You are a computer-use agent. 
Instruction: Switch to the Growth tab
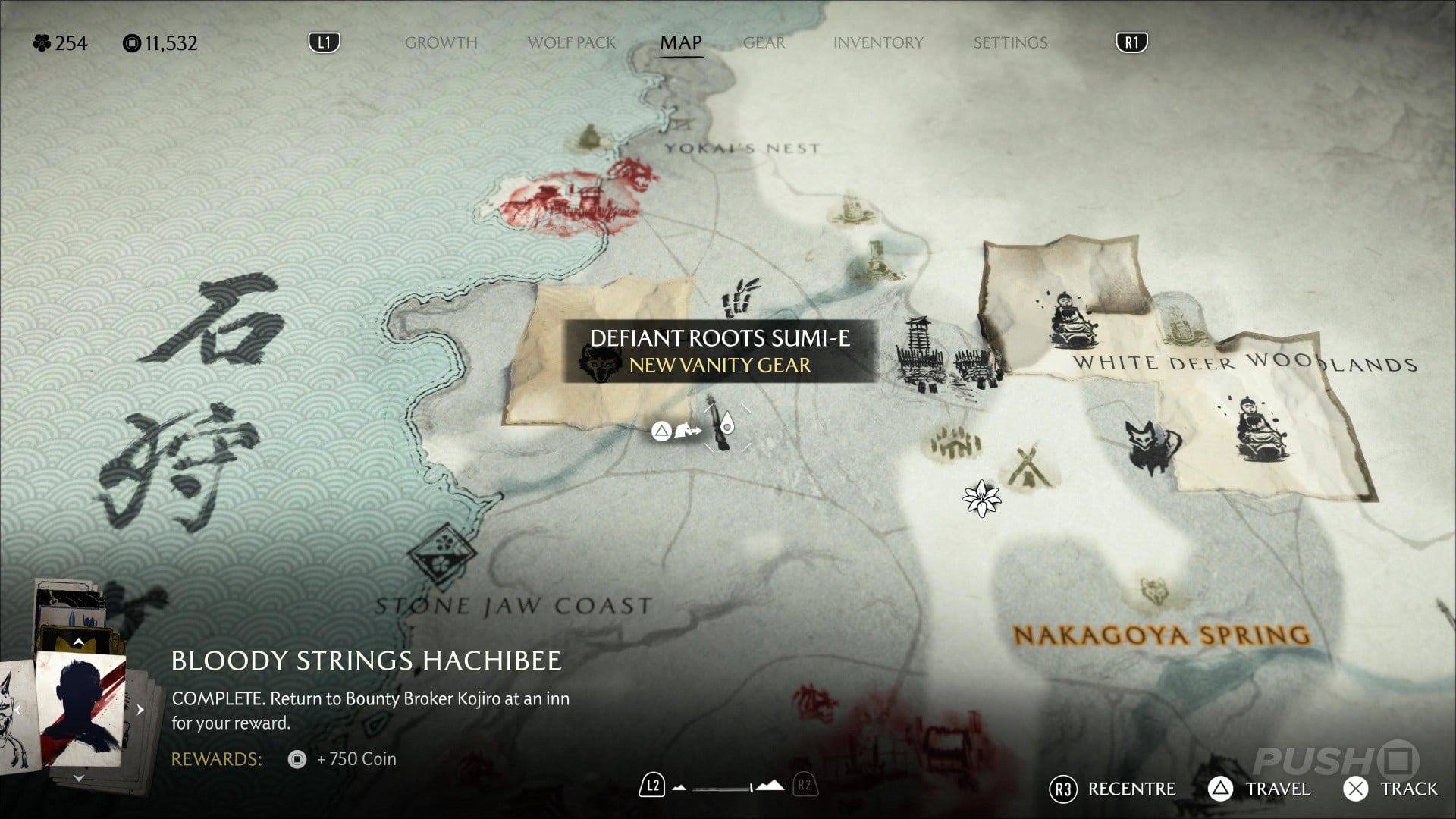pyautogui.click(x=441, y=42)
